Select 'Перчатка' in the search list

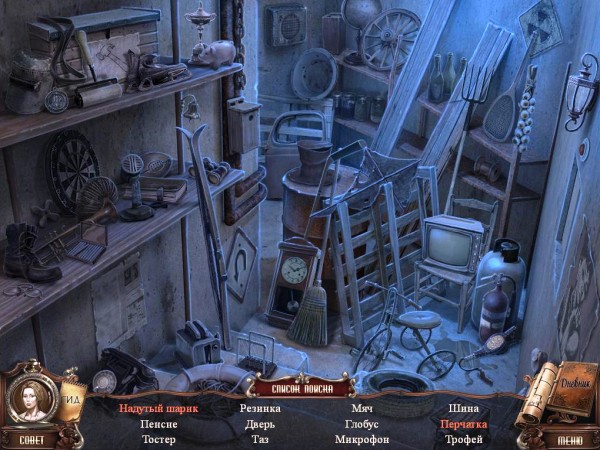tap(463, 423)
